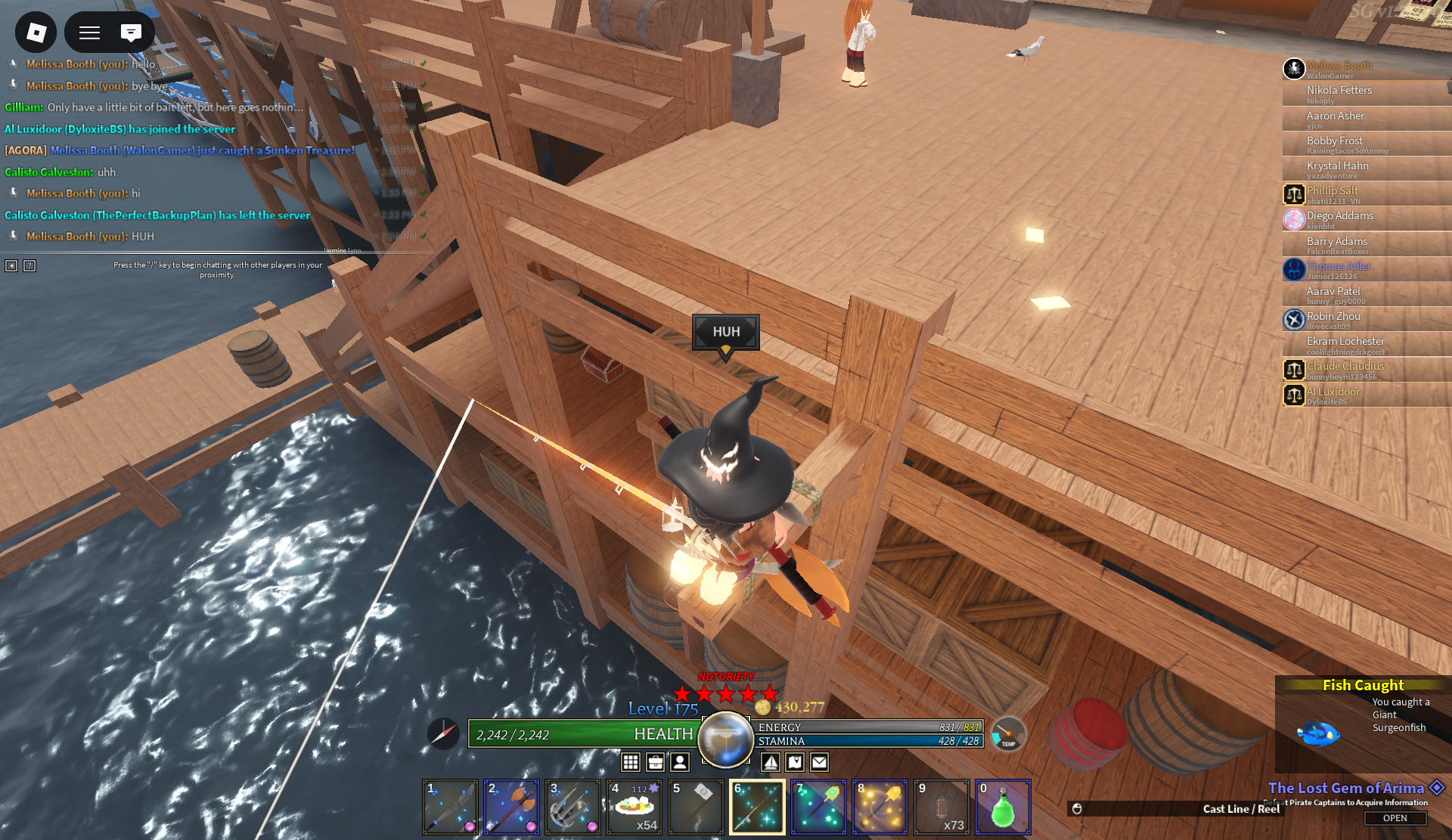Open the character profile icon
This screenshot has width=1452, height=840.
(680, 762)
